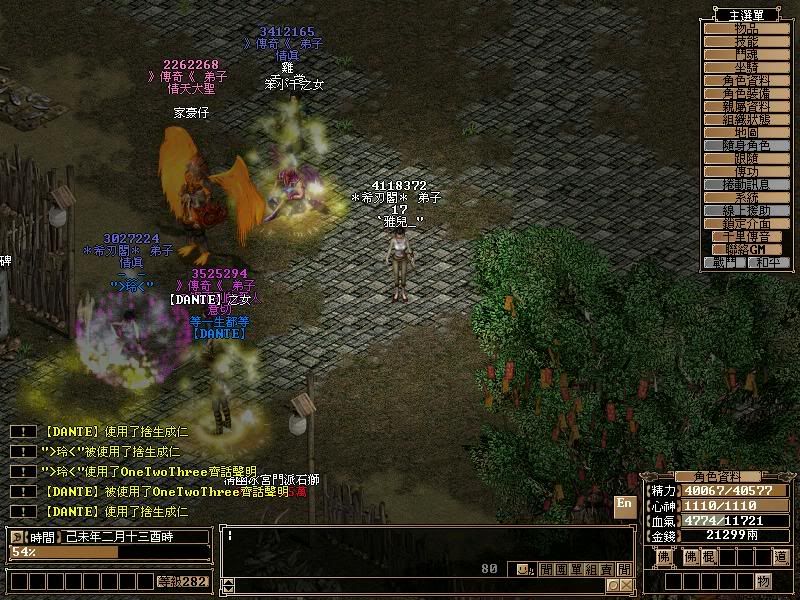
Task: Select the 跟隨 (Follow) menu entry
Action: pyautogui.click(x=746, y=158)
